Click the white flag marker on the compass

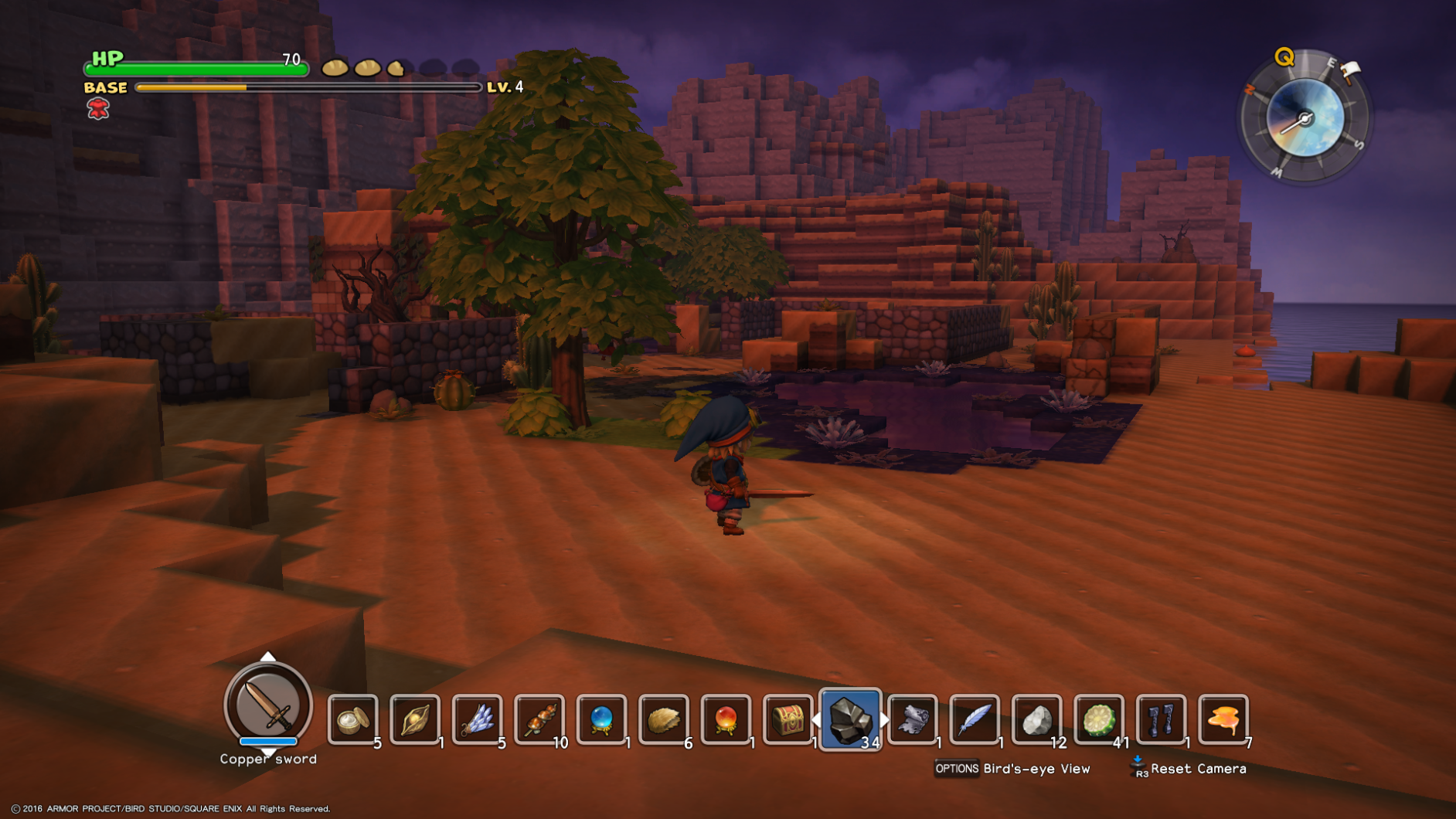(x=1351, y=68)
